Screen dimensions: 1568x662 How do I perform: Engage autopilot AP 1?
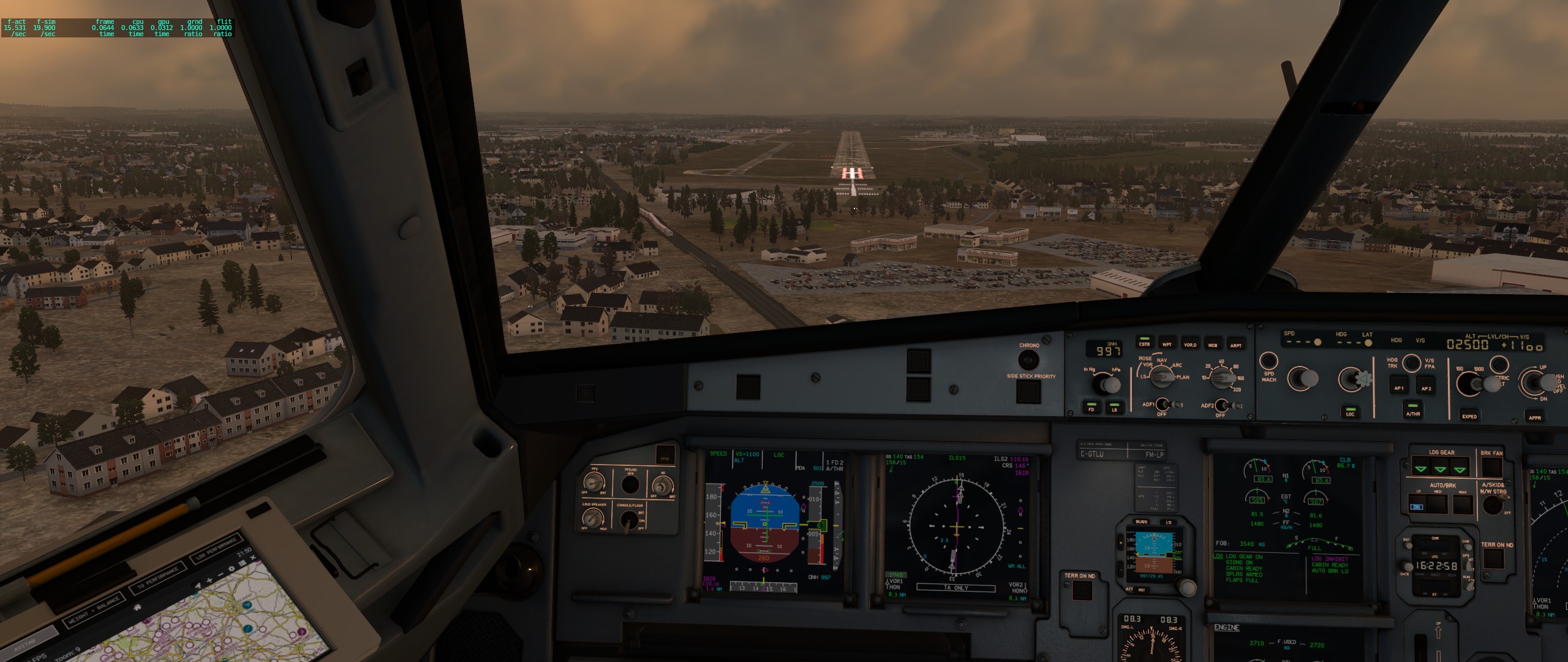pos(1398,385)
